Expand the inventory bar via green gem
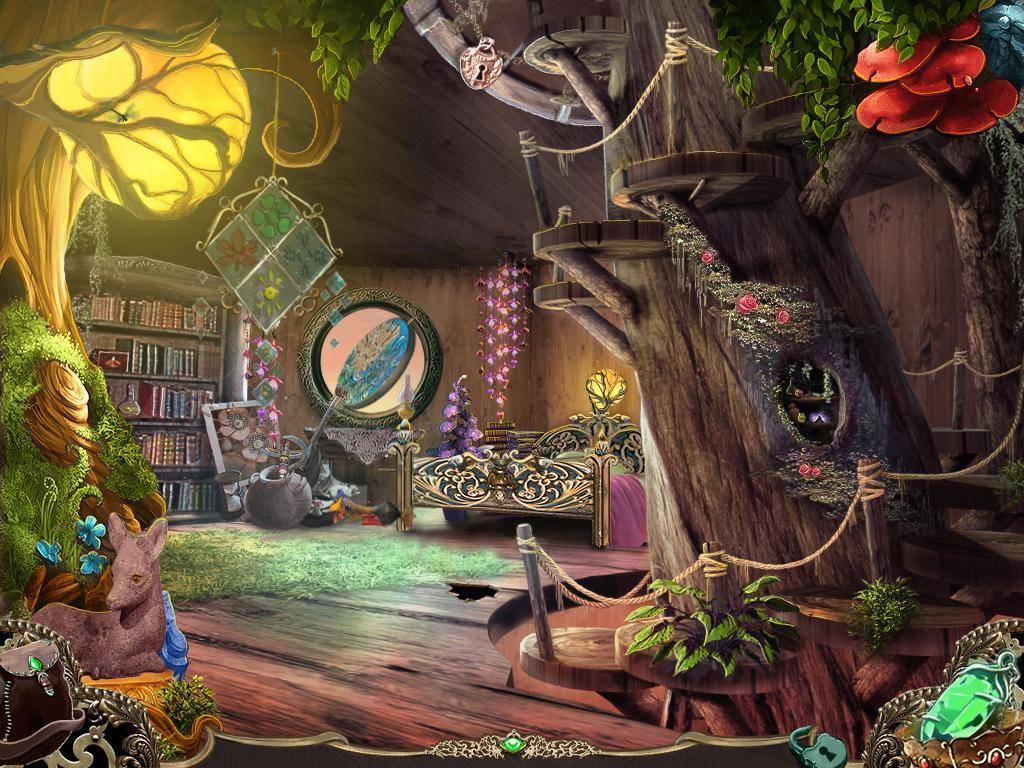This screenshot has height=768, width=1024. point(512,744)
